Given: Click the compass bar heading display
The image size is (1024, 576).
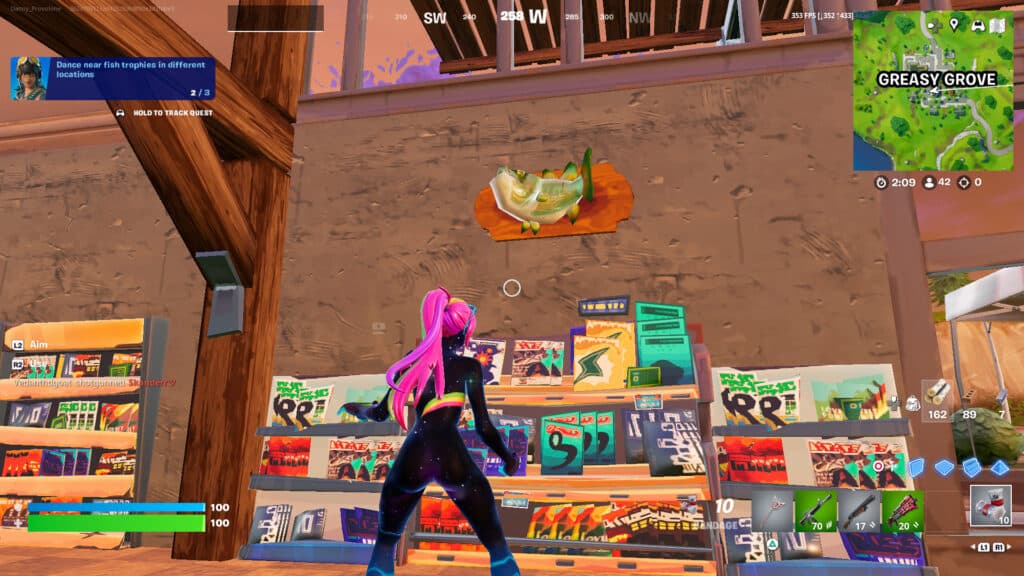Looking at the screenshot, I should click(511, 17).
